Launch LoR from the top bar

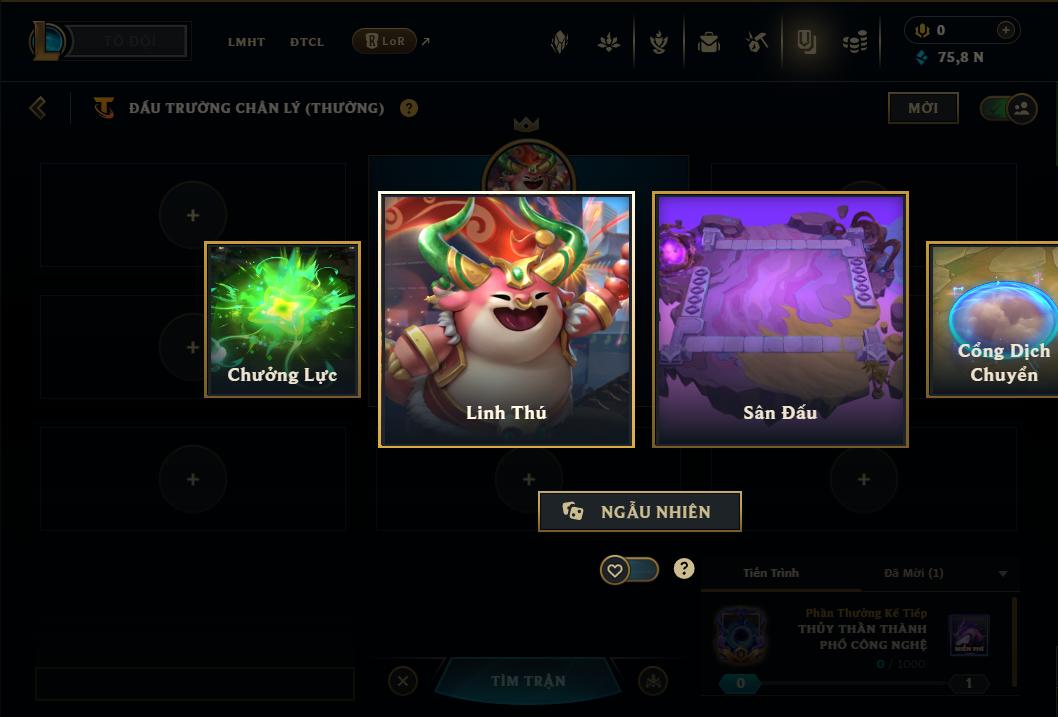(385, 41)
